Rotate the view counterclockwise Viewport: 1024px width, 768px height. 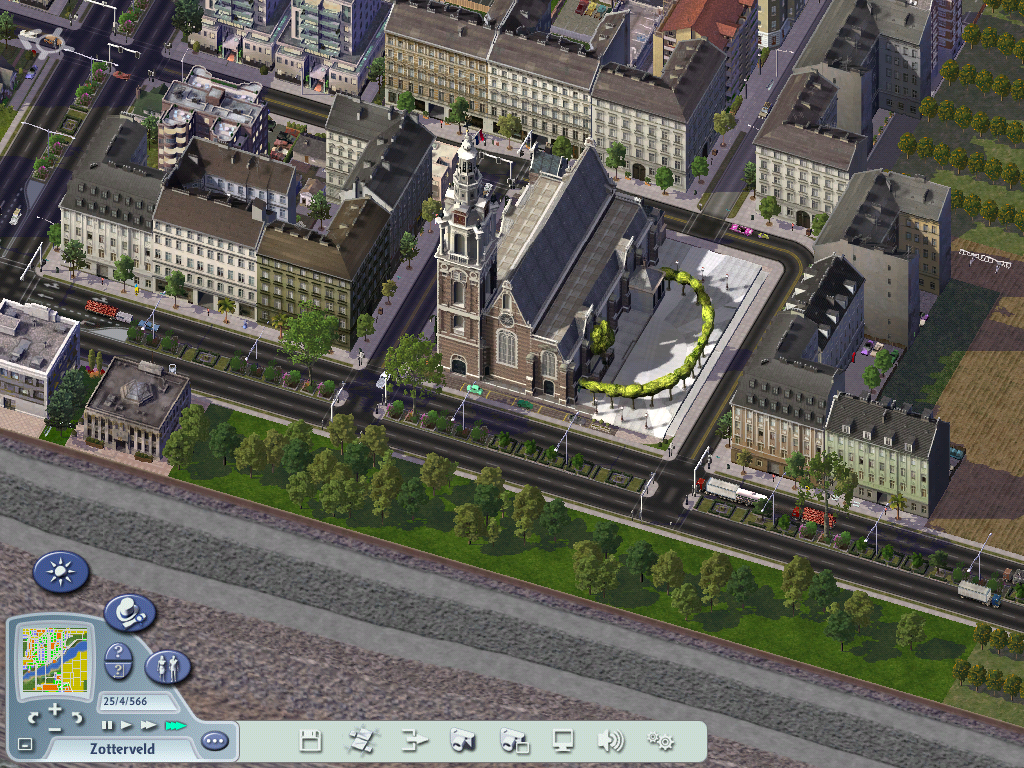[33, 718]
